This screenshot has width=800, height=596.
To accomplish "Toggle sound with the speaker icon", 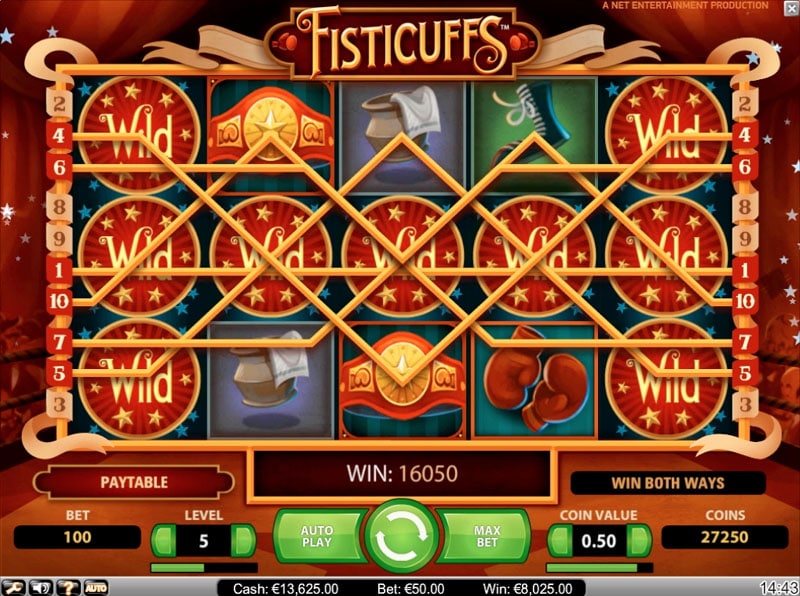I will [x=42, y=587].
